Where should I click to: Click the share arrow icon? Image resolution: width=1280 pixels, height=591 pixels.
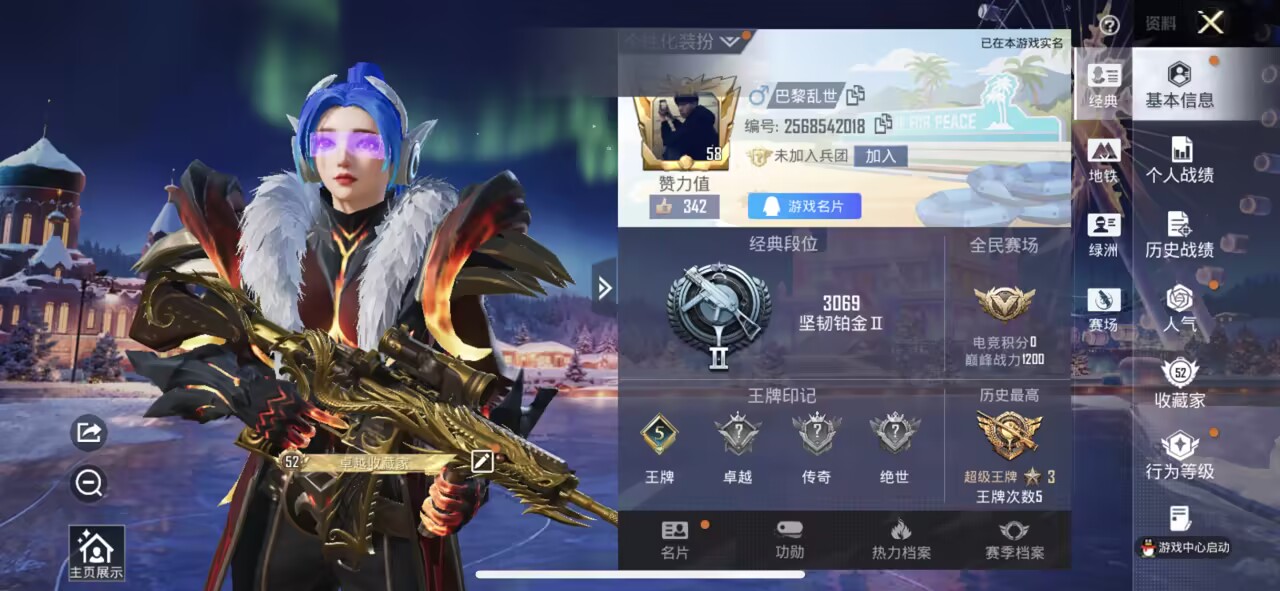[89, 432]
